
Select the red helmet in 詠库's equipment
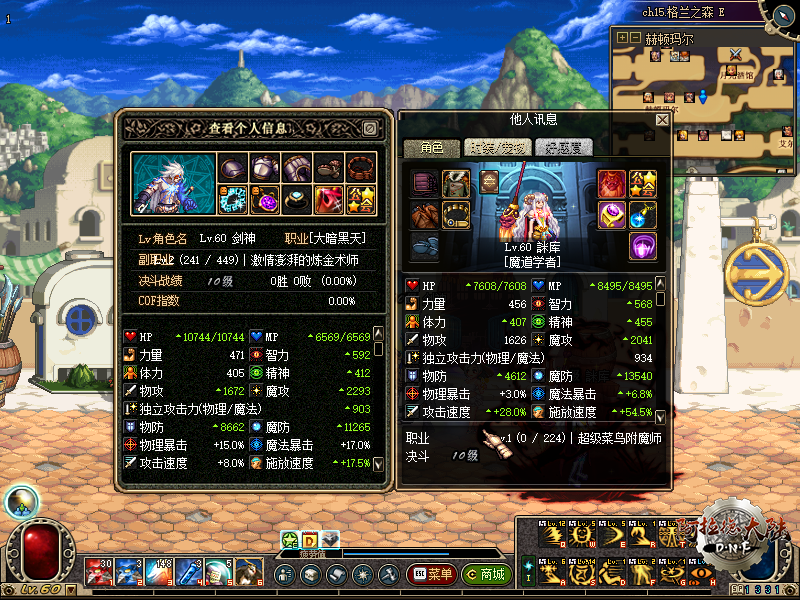tap(611, 183)
